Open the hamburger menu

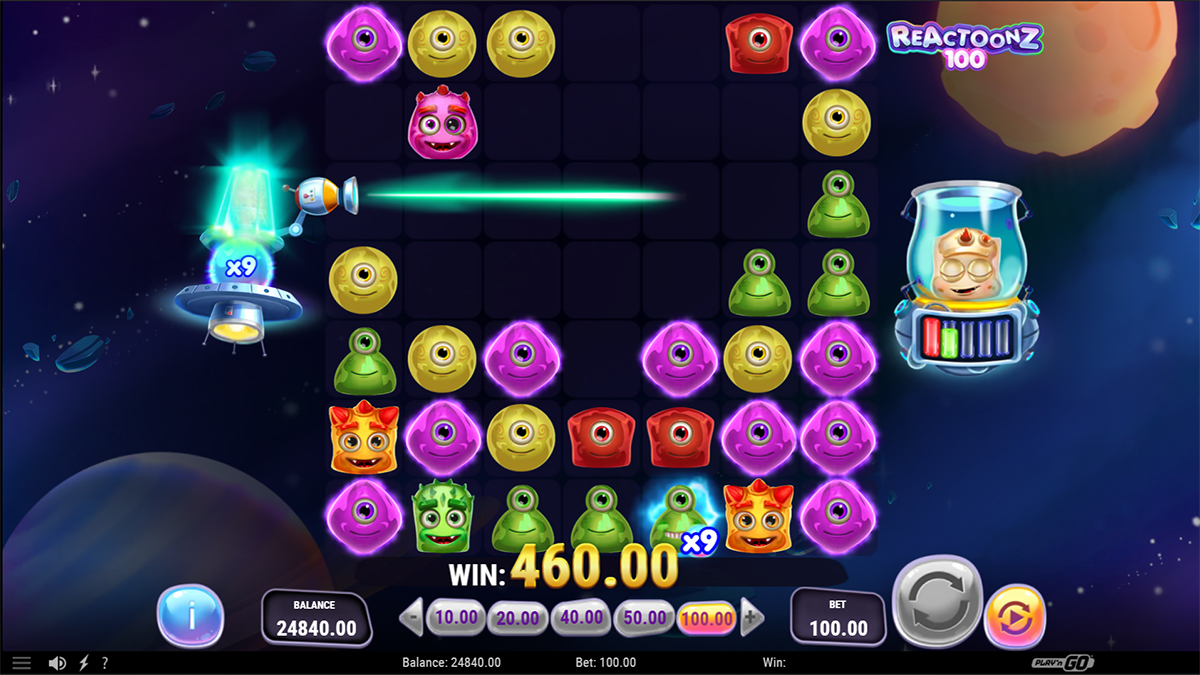[21, 662]
